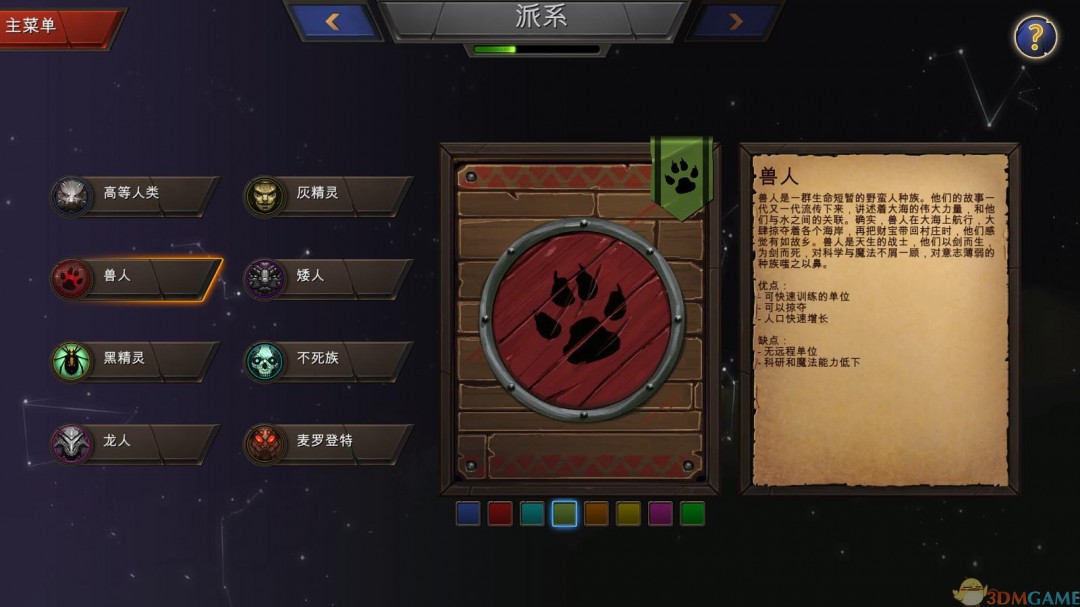
Task: Choose the purple color swatch
Action: pos(660,514)
